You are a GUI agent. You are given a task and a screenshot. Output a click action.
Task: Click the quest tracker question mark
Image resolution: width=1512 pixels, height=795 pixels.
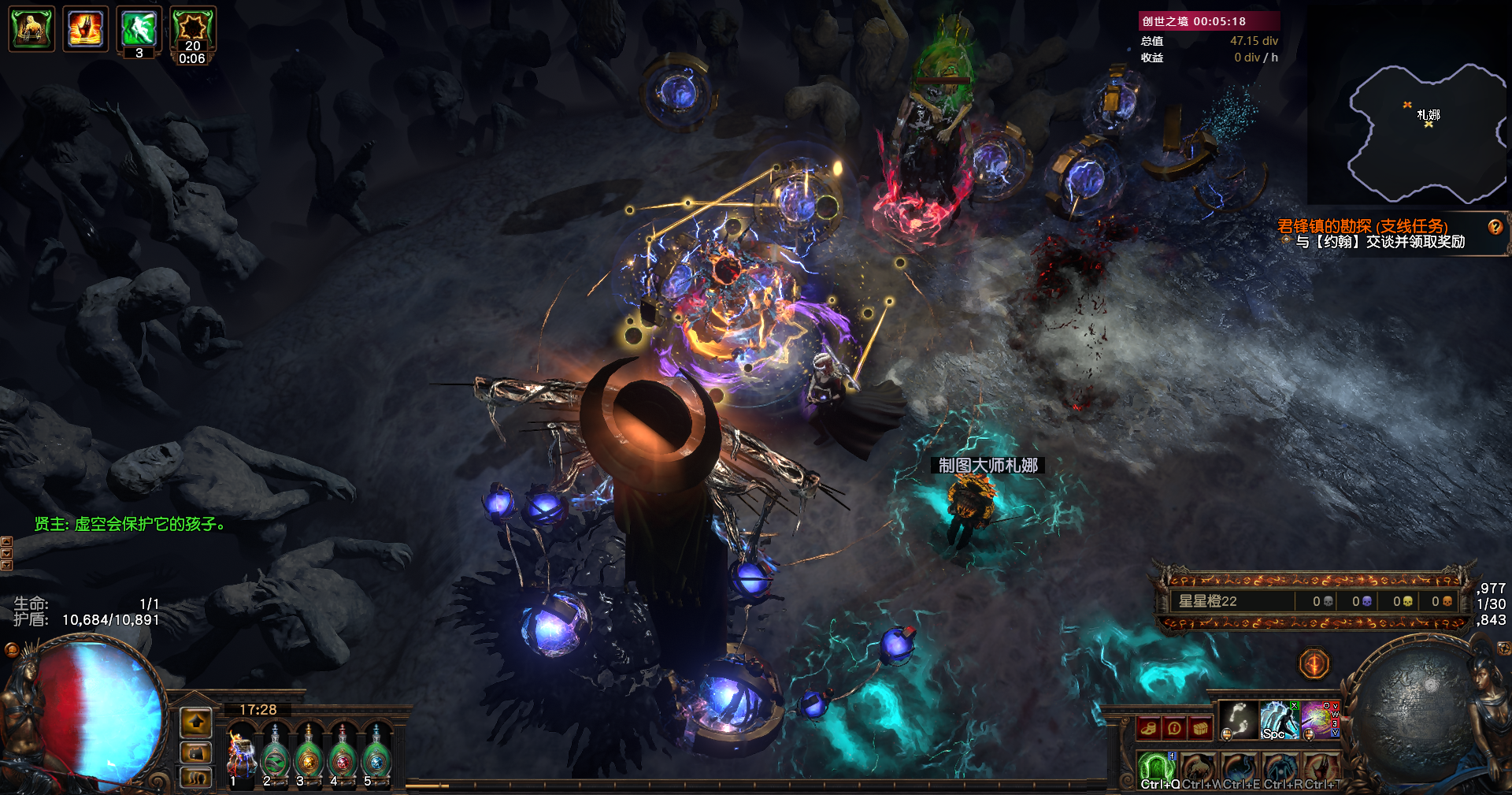1495,227
